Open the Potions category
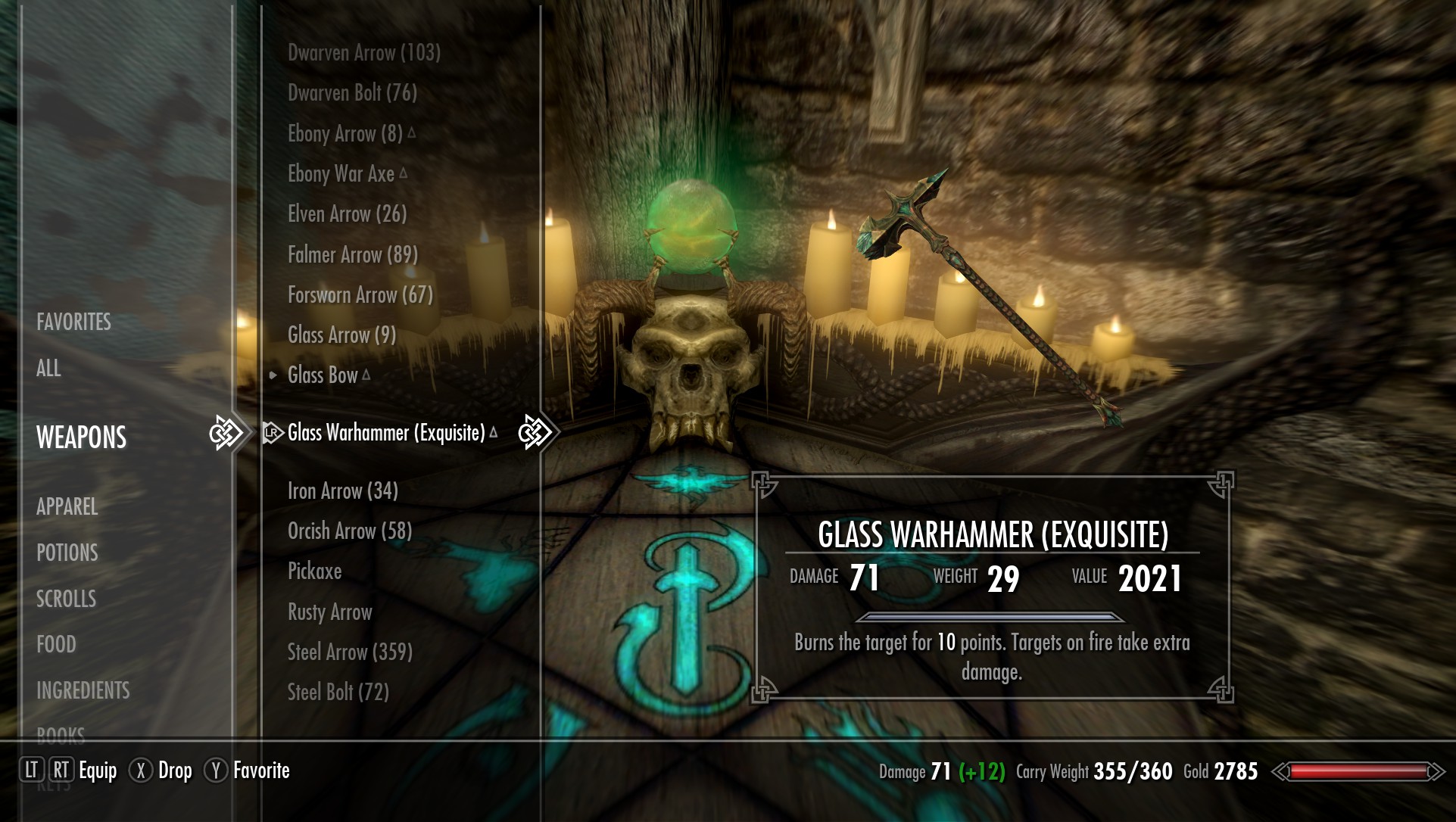 [67, 553]
